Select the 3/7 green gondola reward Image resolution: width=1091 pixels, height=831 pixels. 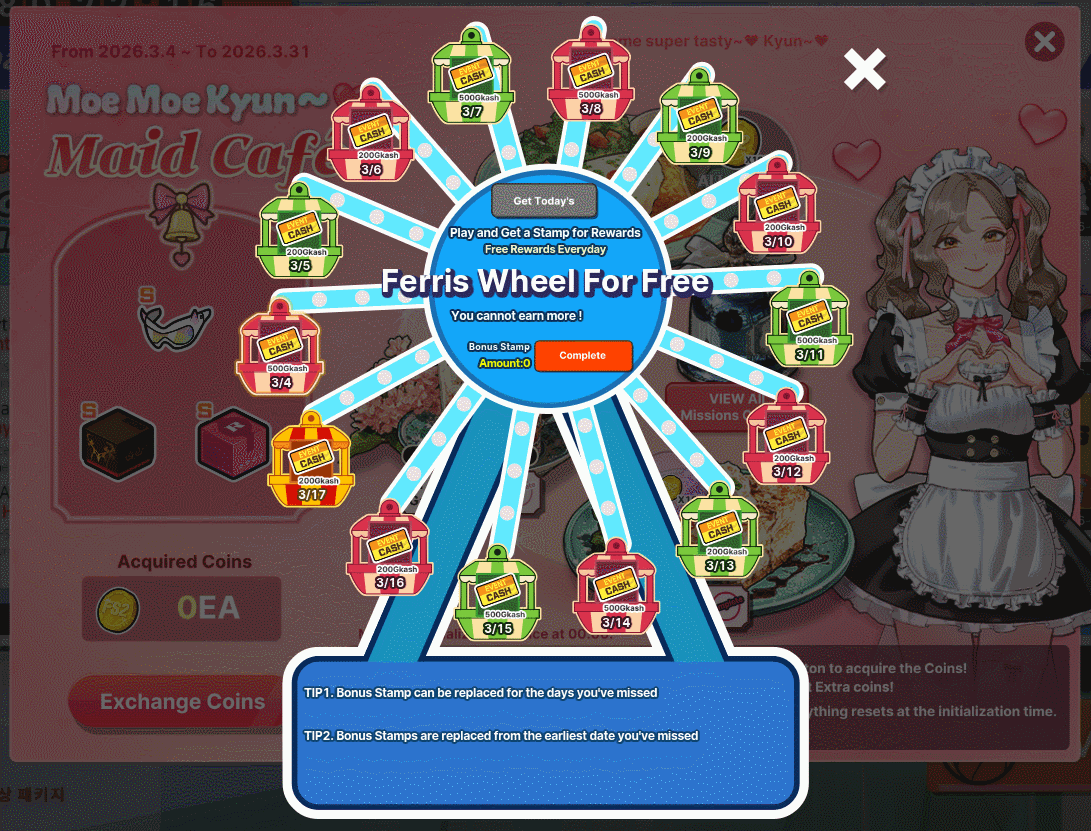(x=472, y=79)
